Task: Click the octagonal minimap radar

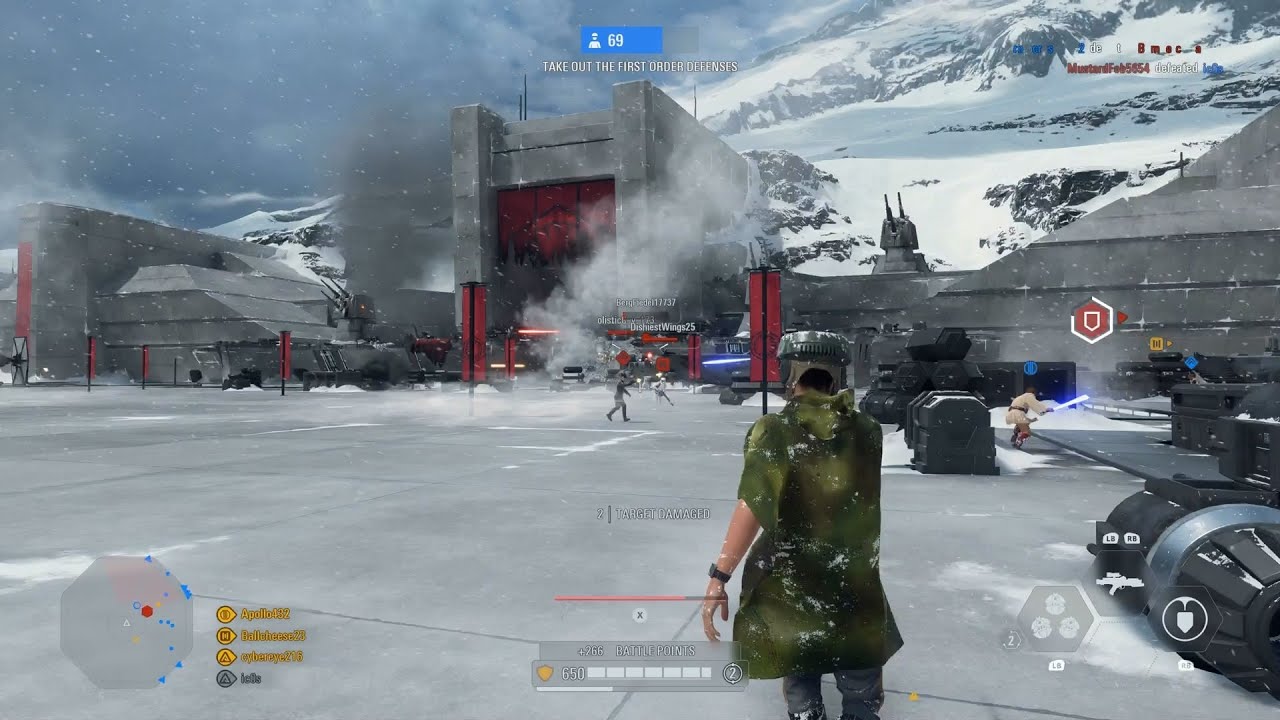Action: tap(112, 620)
